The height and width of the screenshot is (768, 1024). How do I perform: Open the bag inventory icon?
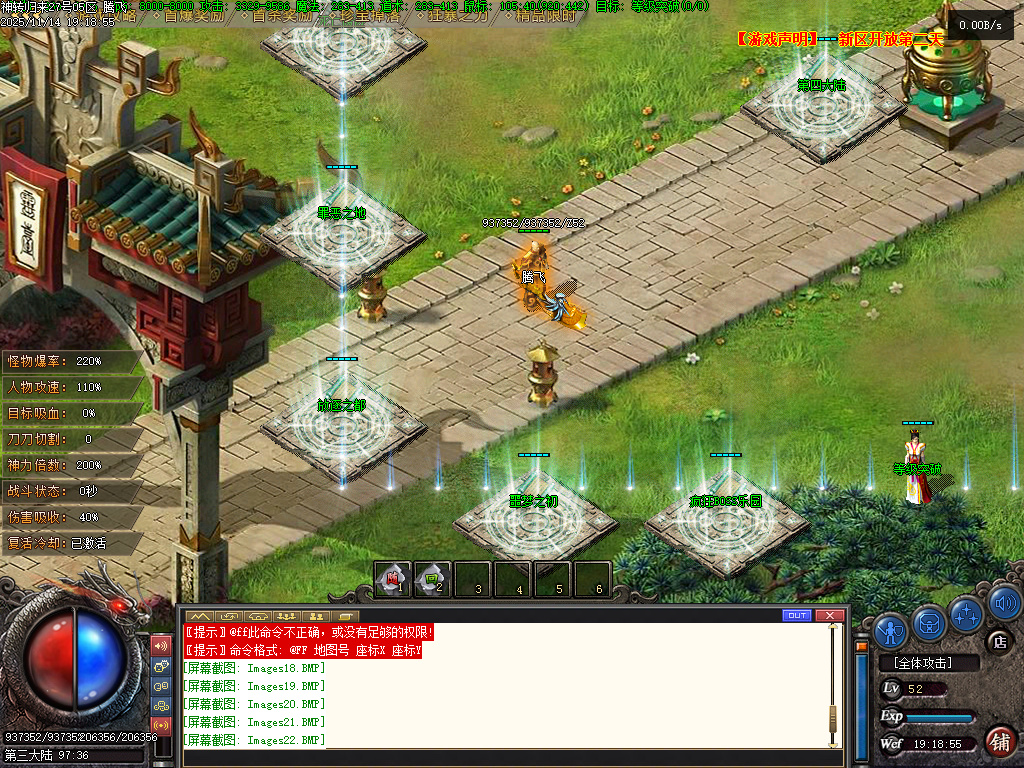pyautogui.click(x=930, y=623)
